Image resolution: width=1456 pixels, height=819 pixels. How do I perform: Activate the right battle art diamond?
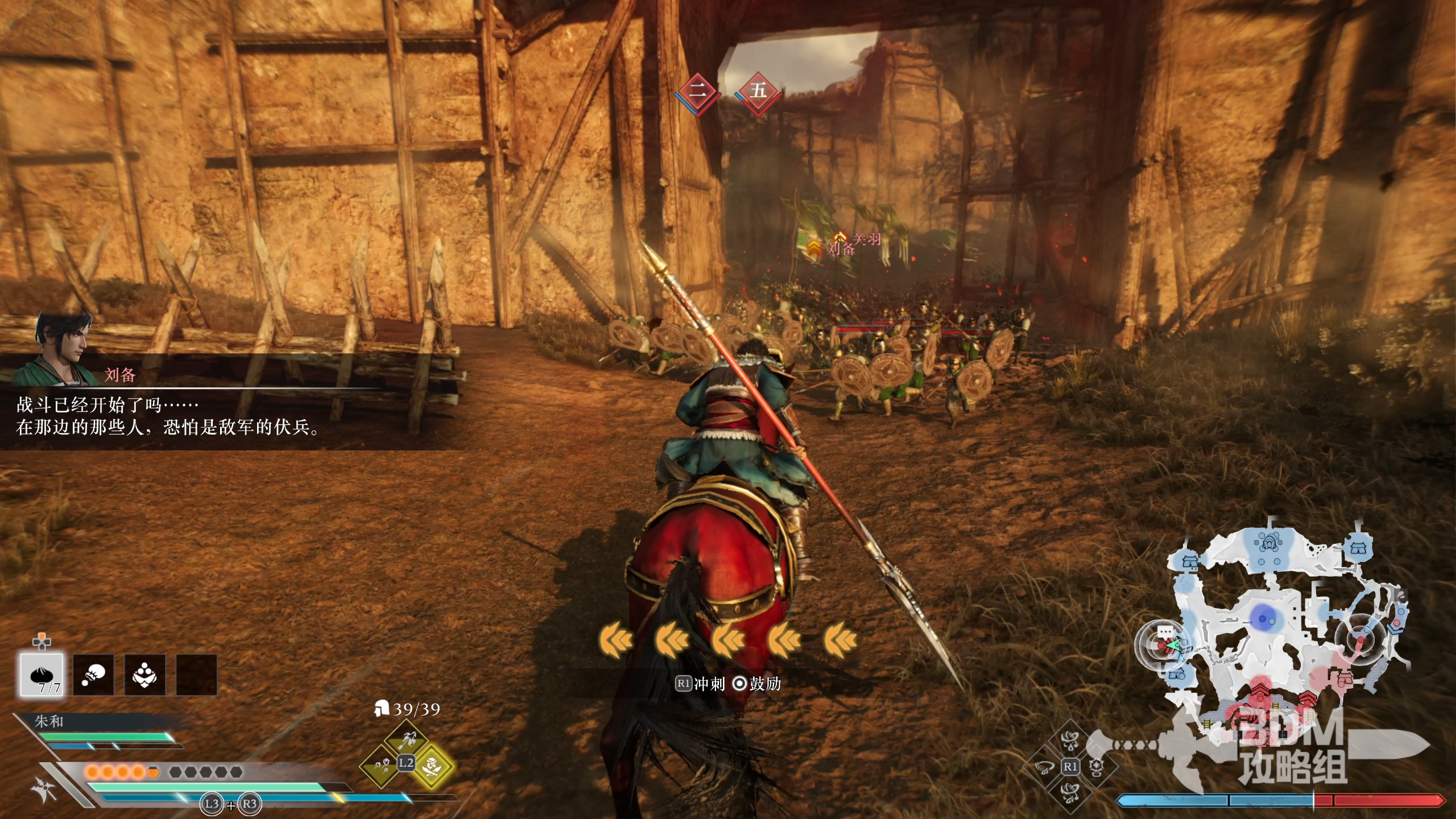coord(1097,767)
